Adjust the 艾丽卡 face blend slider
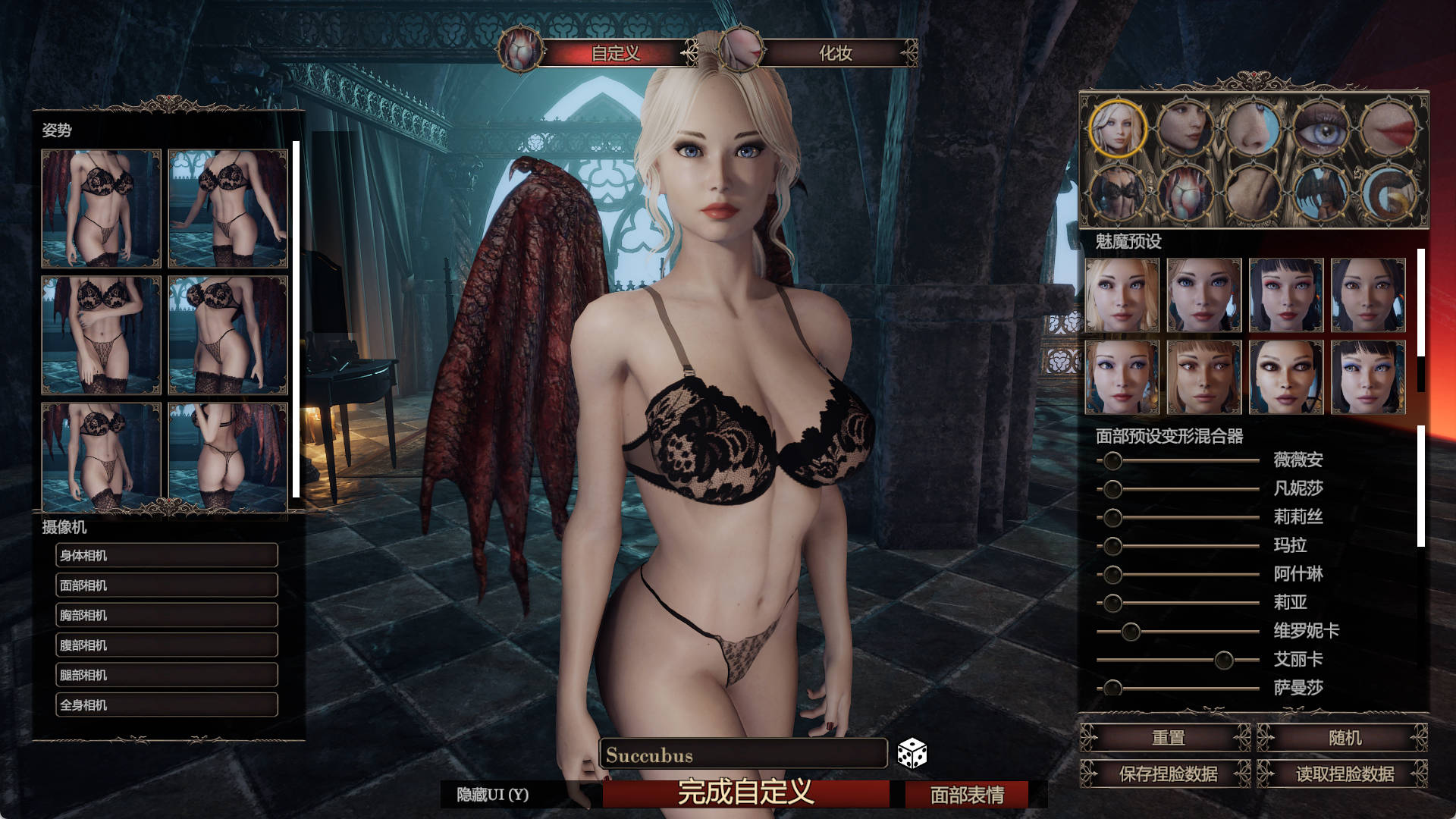The height and width of the screenshot is (819, 1456). 1223,660
